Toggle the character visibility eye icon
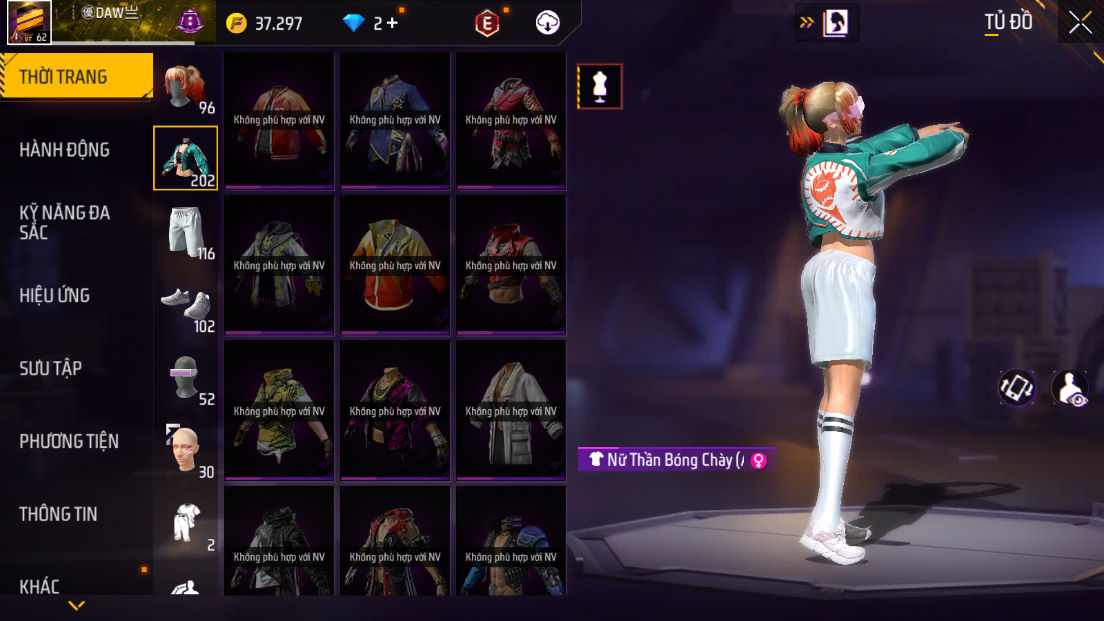The height and width of the screenshot is (621, 1104). (1070, 388)
